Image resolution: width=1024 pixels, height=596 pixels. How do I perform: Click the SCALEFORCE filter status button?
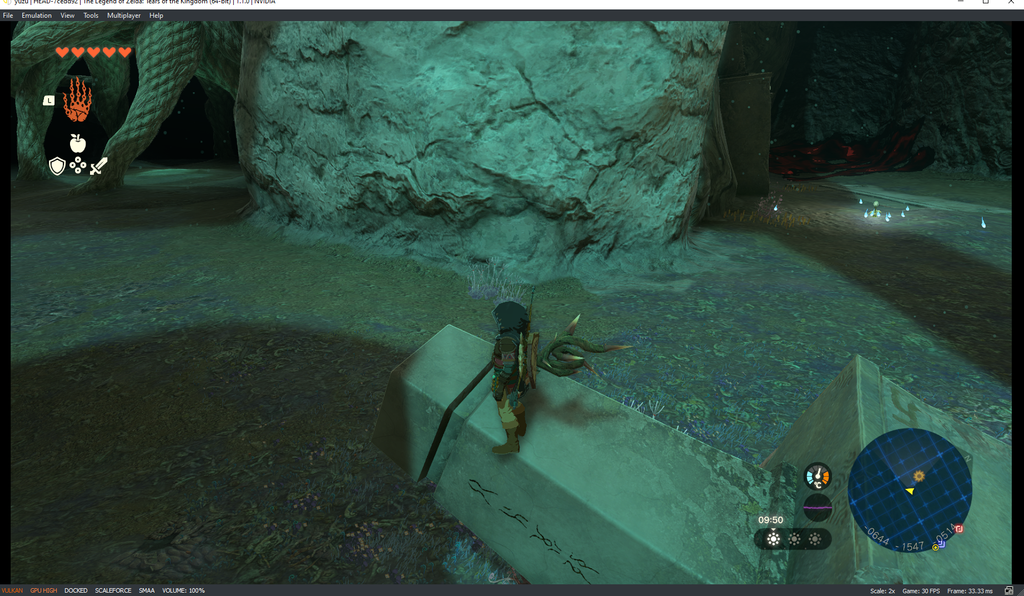click(x=113, y=591)
